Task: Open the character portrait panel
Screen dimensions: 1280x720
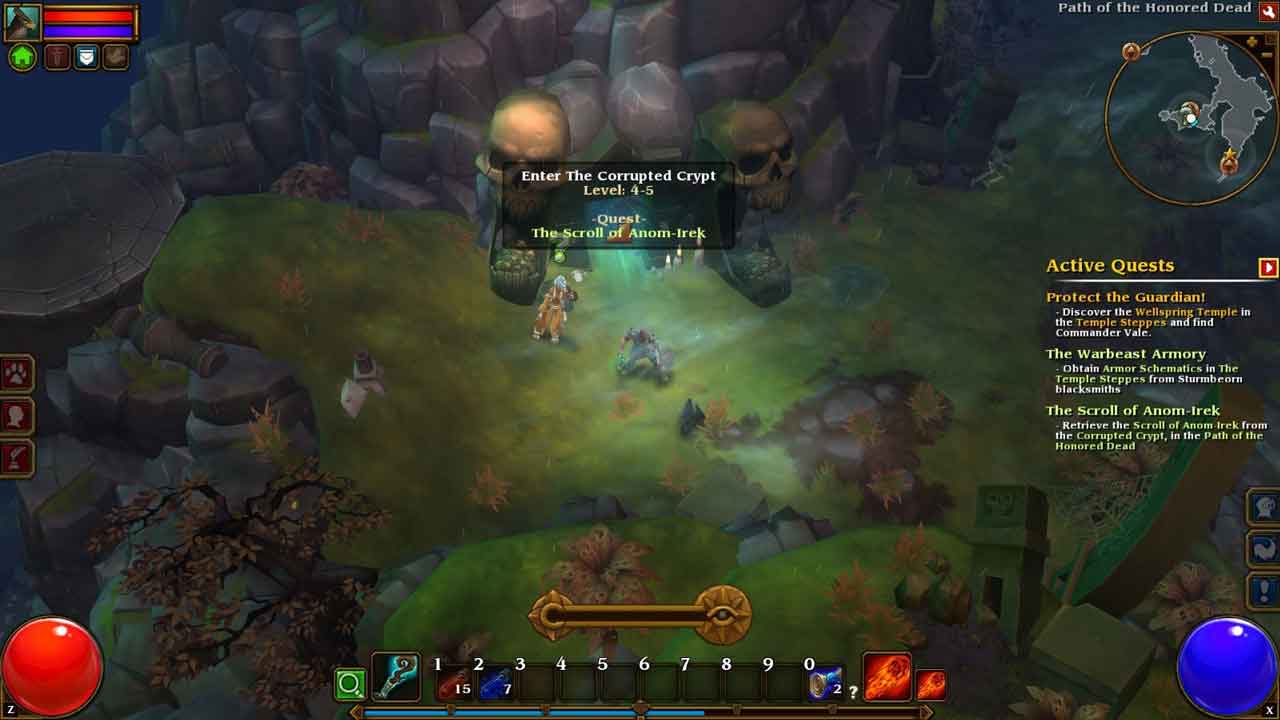Action: [22, 22]
